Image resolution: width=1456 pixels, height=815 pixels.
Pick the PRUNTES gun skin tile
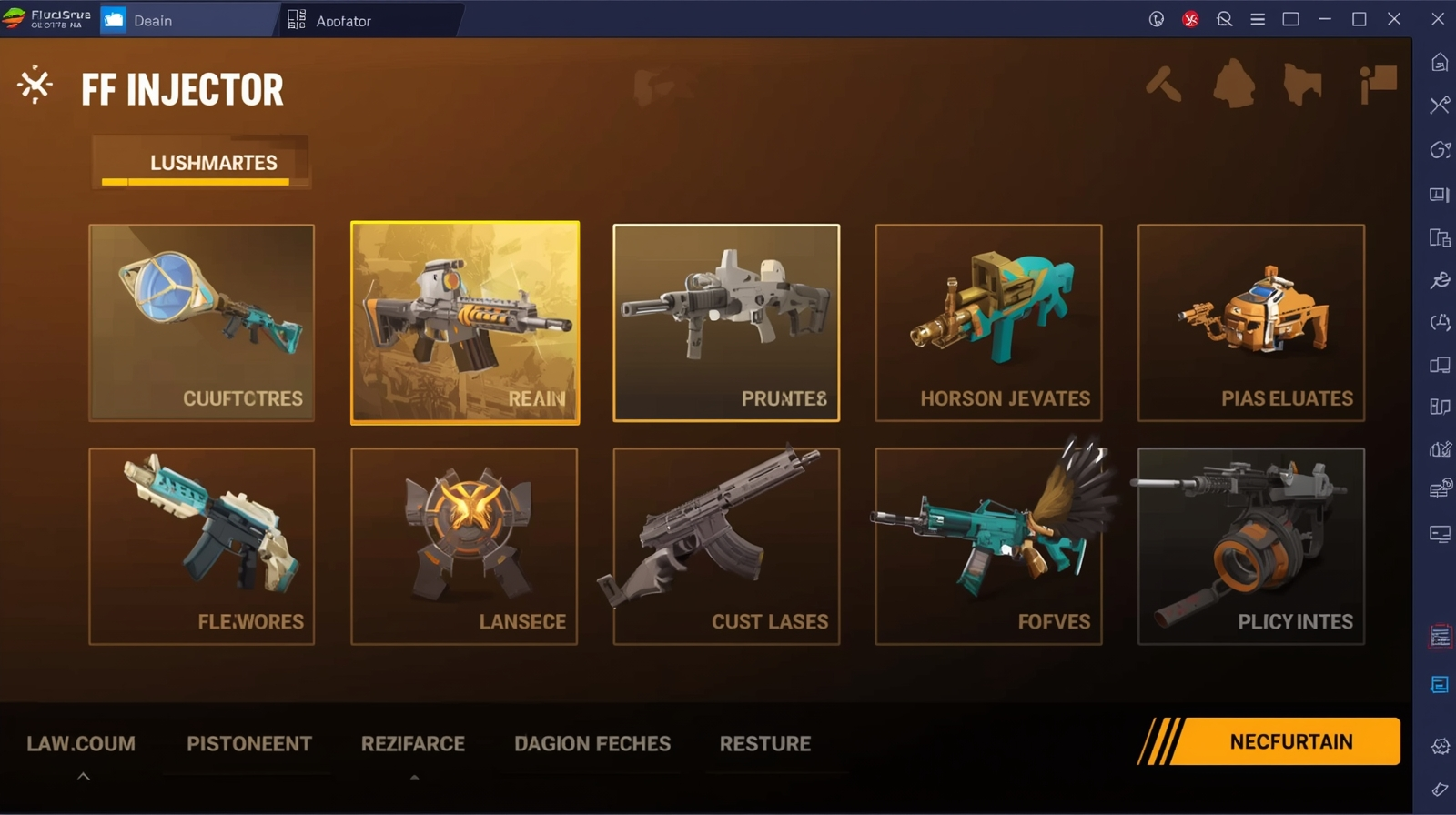pos(726,323)
